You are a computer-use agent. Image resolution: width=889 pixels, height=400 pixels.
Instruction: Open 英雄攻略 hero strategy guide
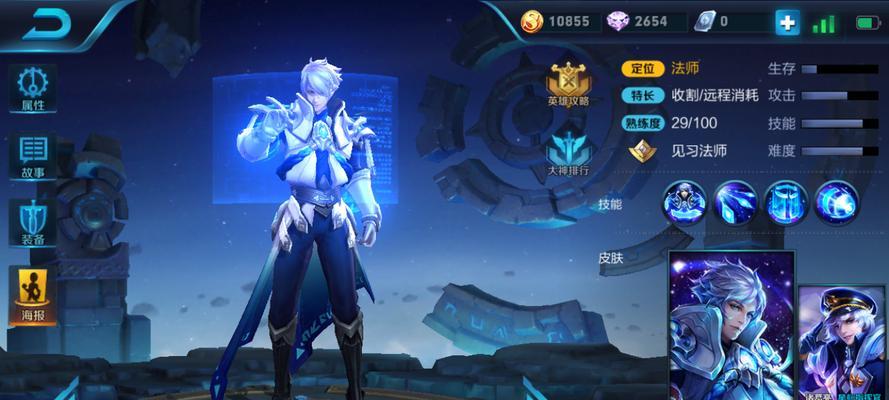pos(567,84)
